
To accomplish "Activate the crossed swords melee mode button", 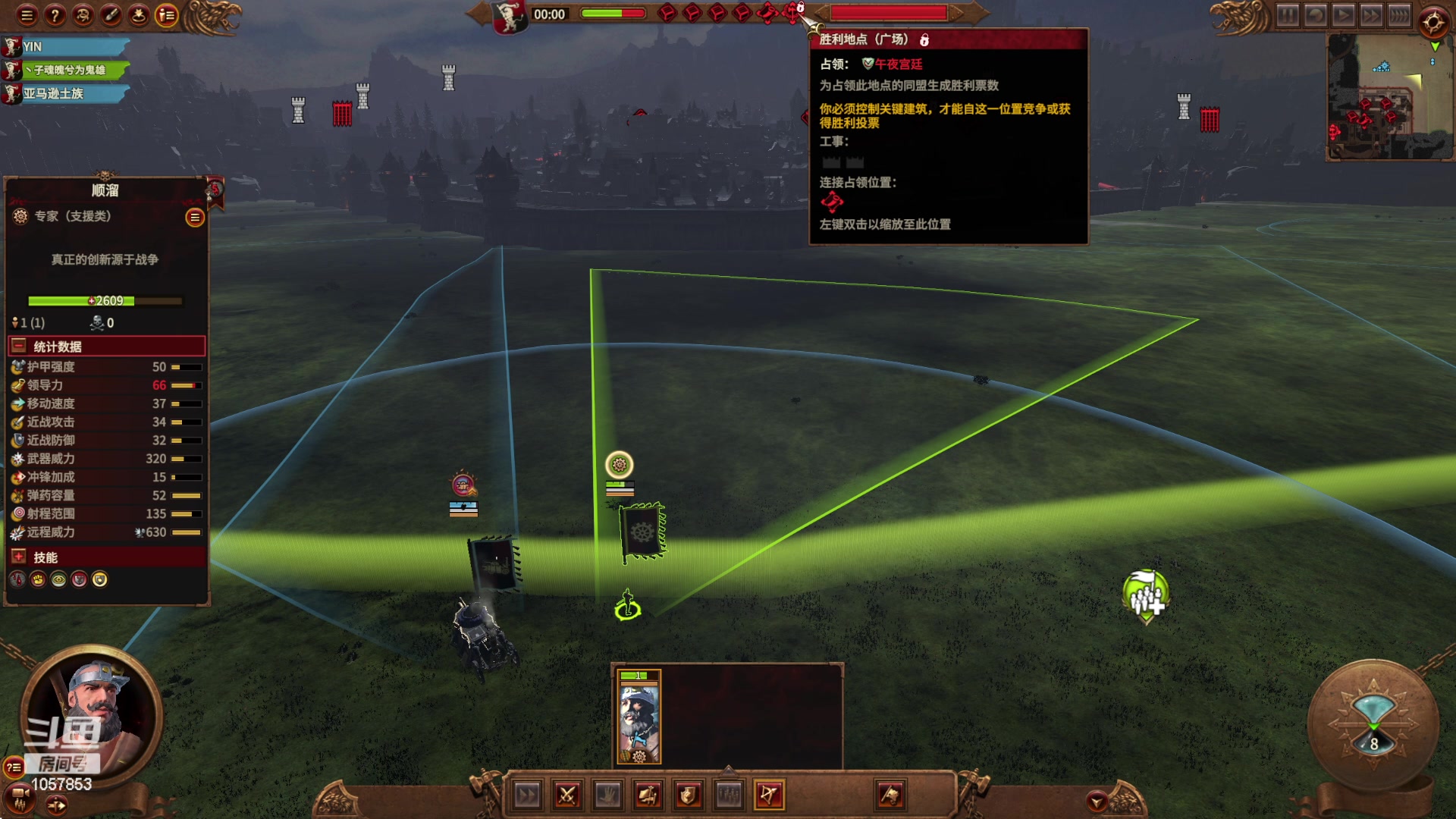I will point(567,795).
